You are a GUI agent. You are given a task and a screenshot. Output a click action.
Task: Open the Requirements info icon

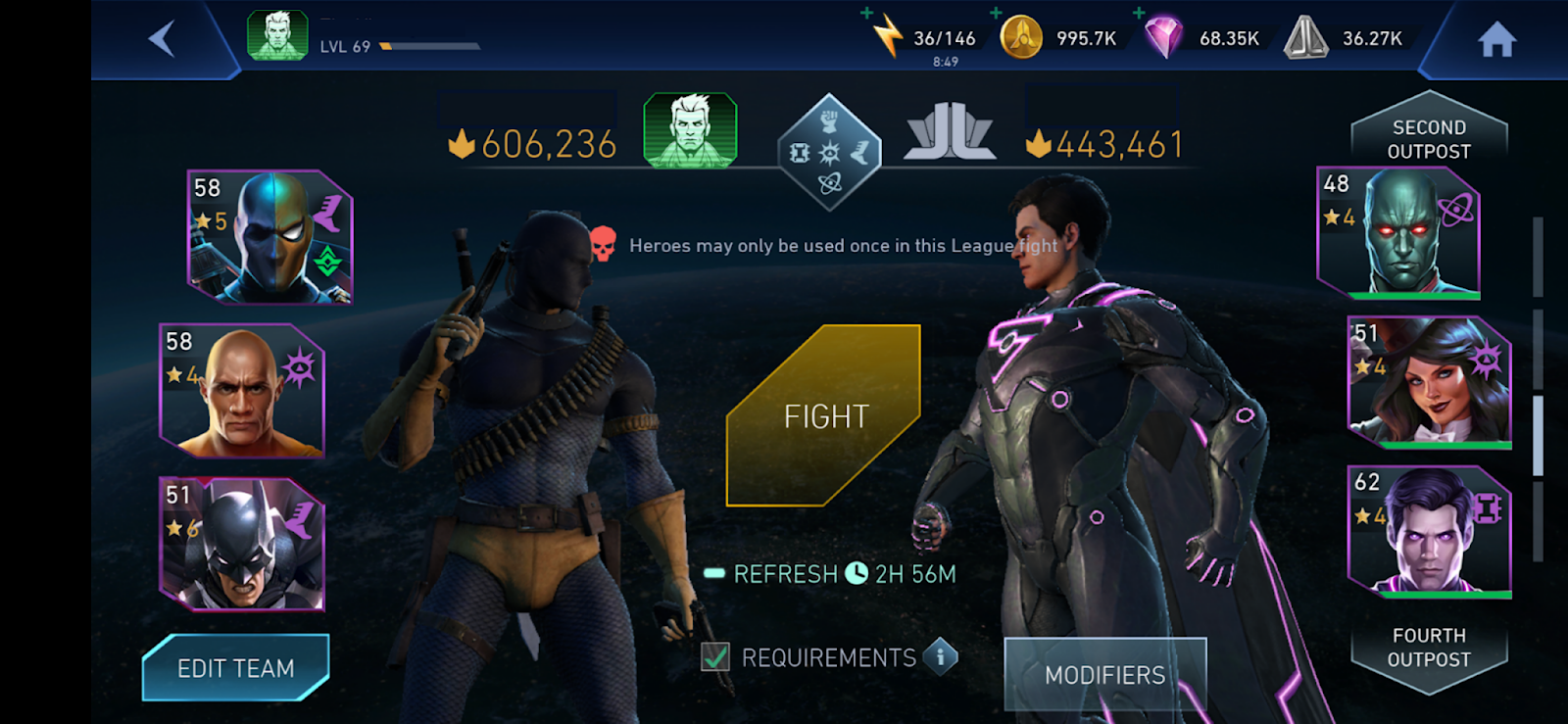click(x=940, y=656)
